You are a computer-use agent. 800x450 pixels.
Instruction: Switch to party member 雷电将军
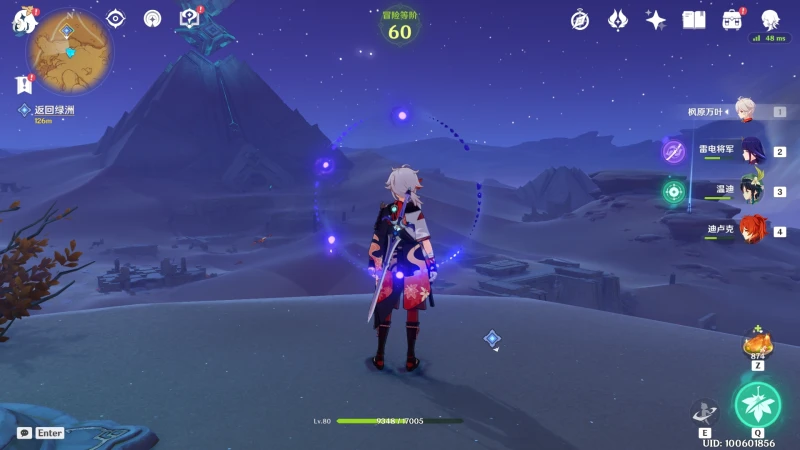[x=750, y=151]
